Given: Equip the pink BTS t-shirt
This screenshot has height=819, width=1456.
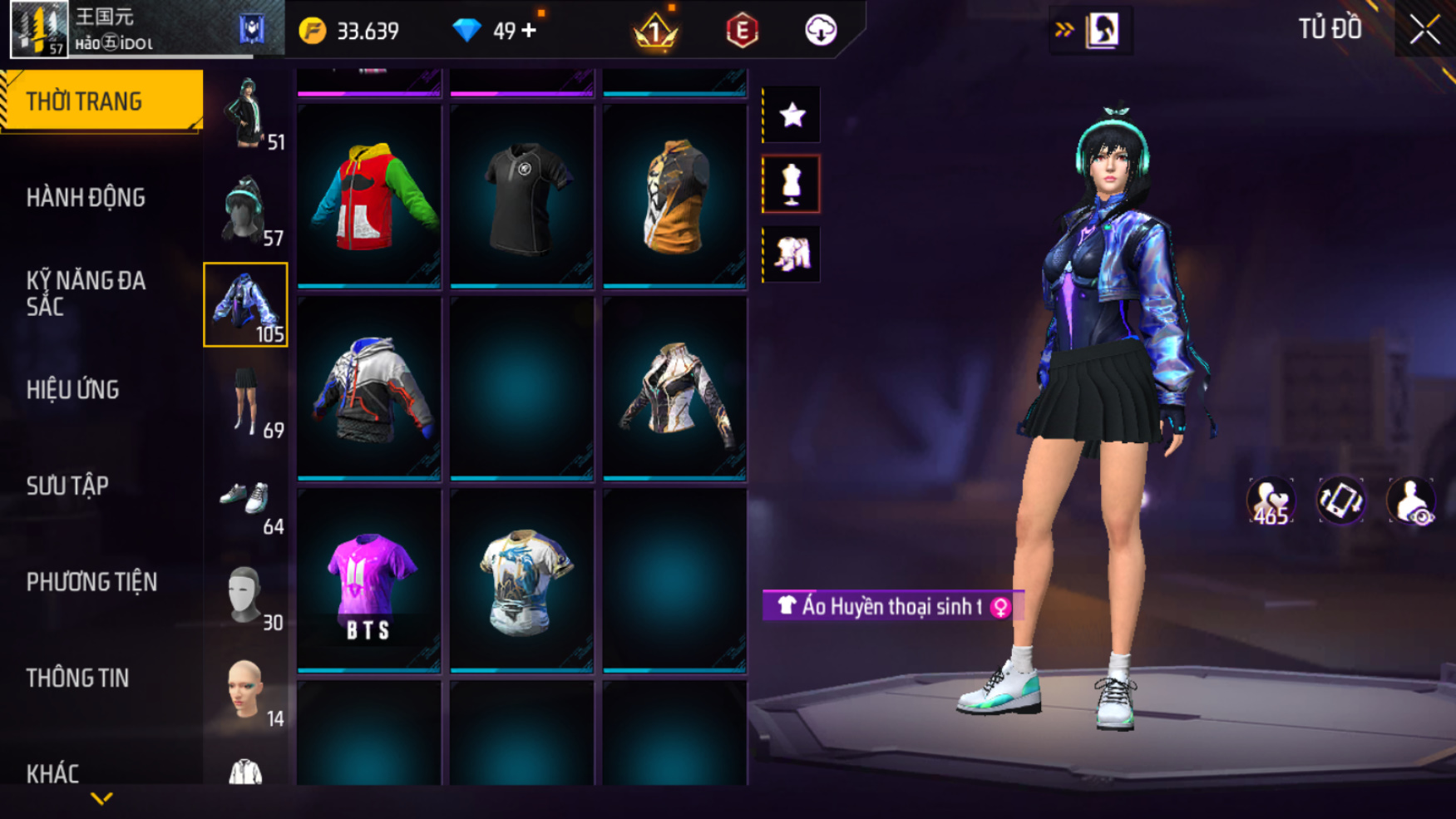Looking at the screenshot, I should point(369,581).
